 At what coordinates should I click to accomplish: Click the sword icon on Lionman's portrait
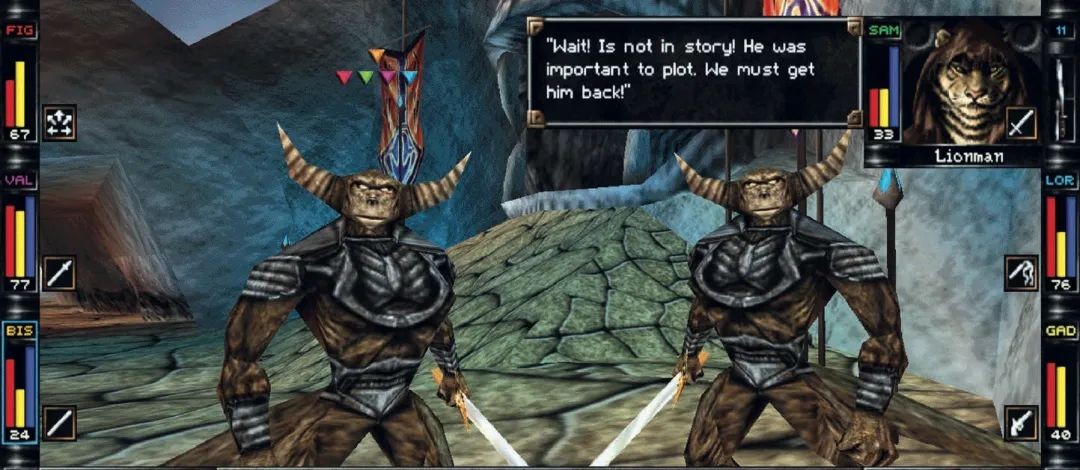[x=1021, y=123]
